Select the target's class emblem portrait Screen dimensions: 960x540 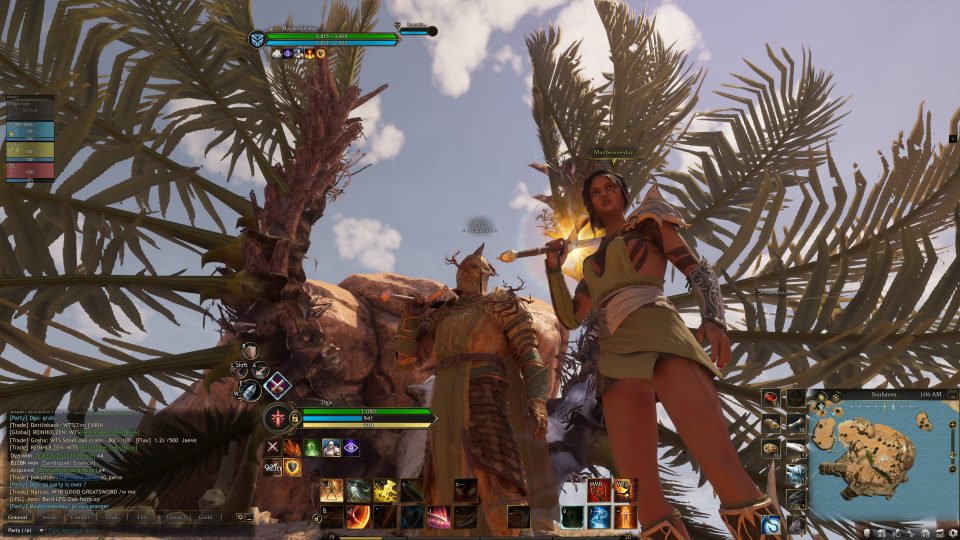click(257, 39)
